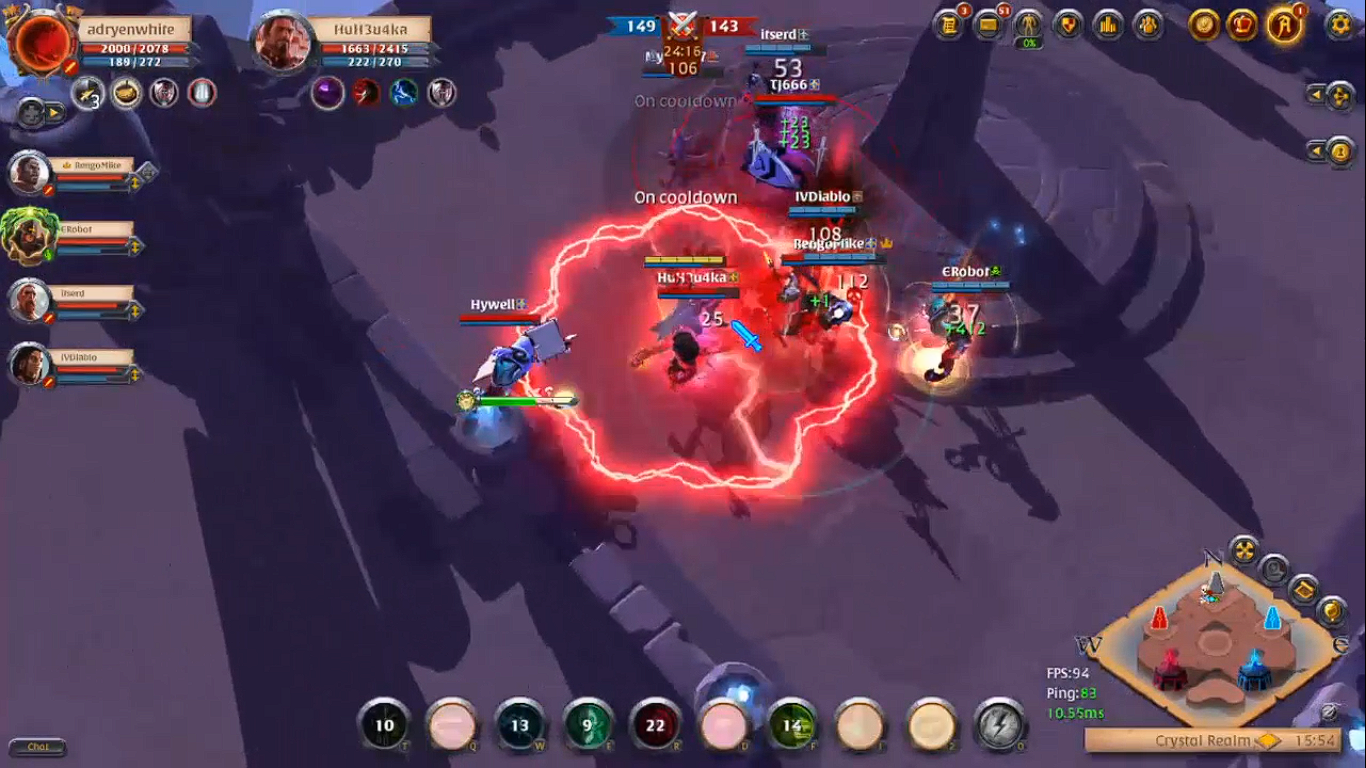Activate the R ability showing 22 cooldown
1366x768 pixels.
coord(655,725)
